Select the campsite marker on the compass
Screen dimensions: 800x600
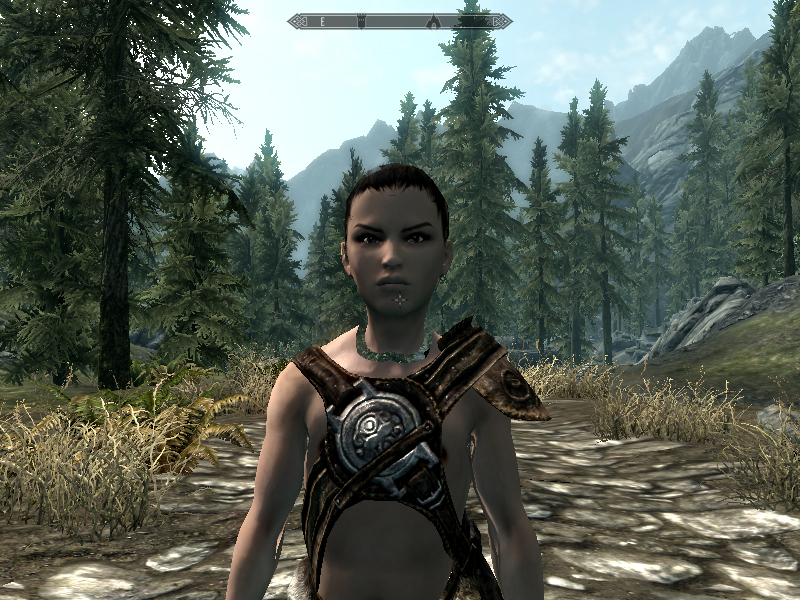point(432,20)
